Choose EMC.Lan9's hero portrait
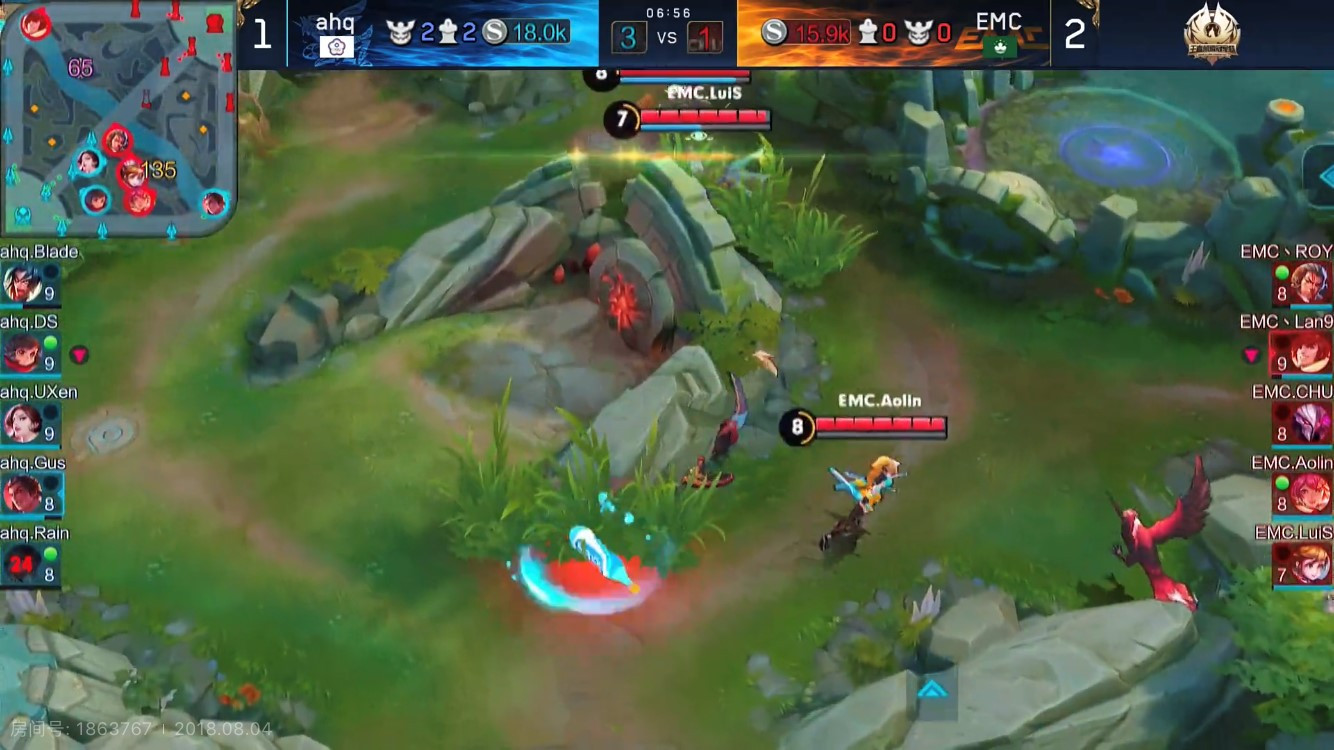Image resolution: width=1334 pixels, height=750 pixels. point(1310,353)
